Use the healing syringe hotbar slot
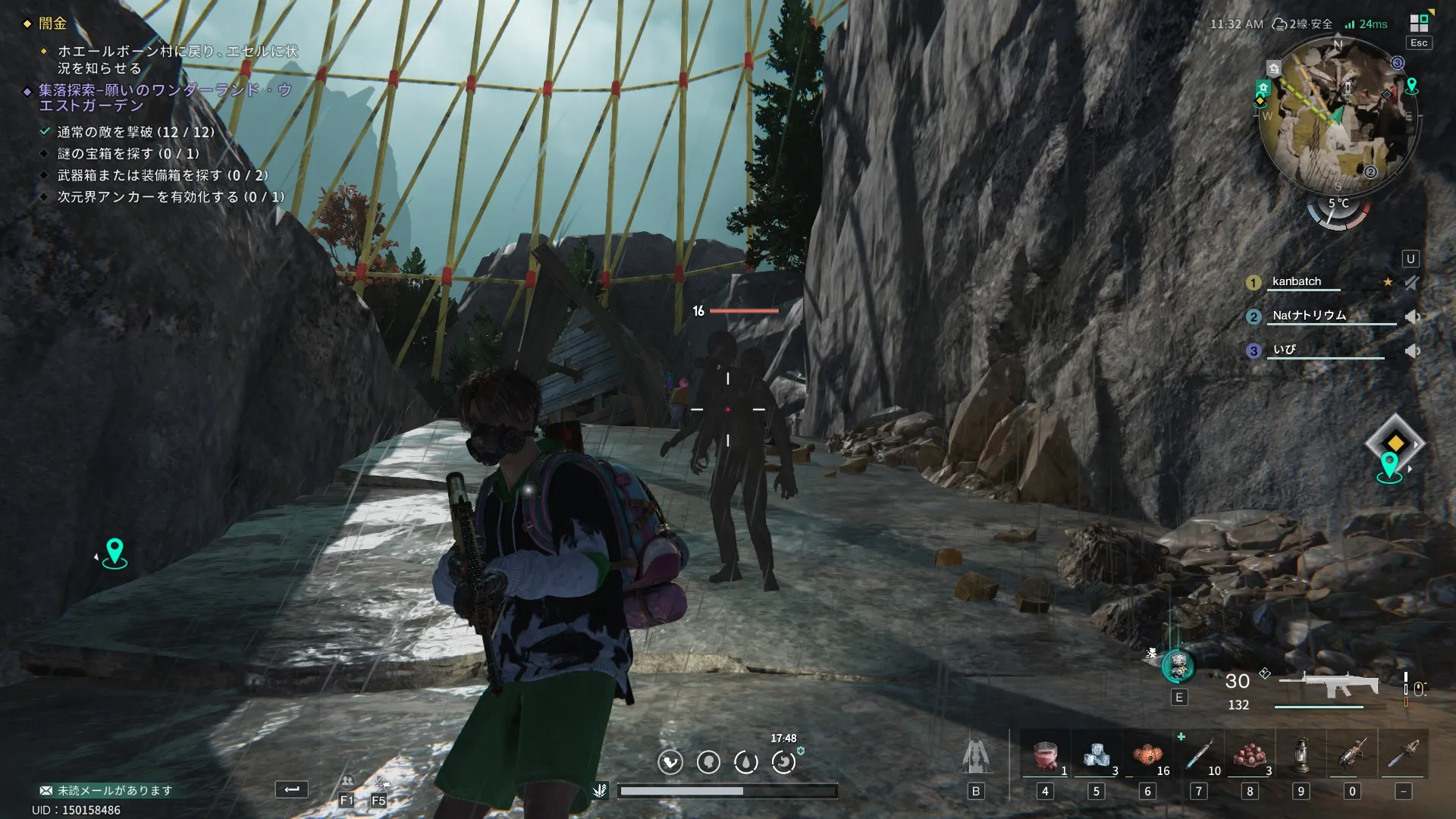This screenshot has width=1456, height=819. point(1198,756)
